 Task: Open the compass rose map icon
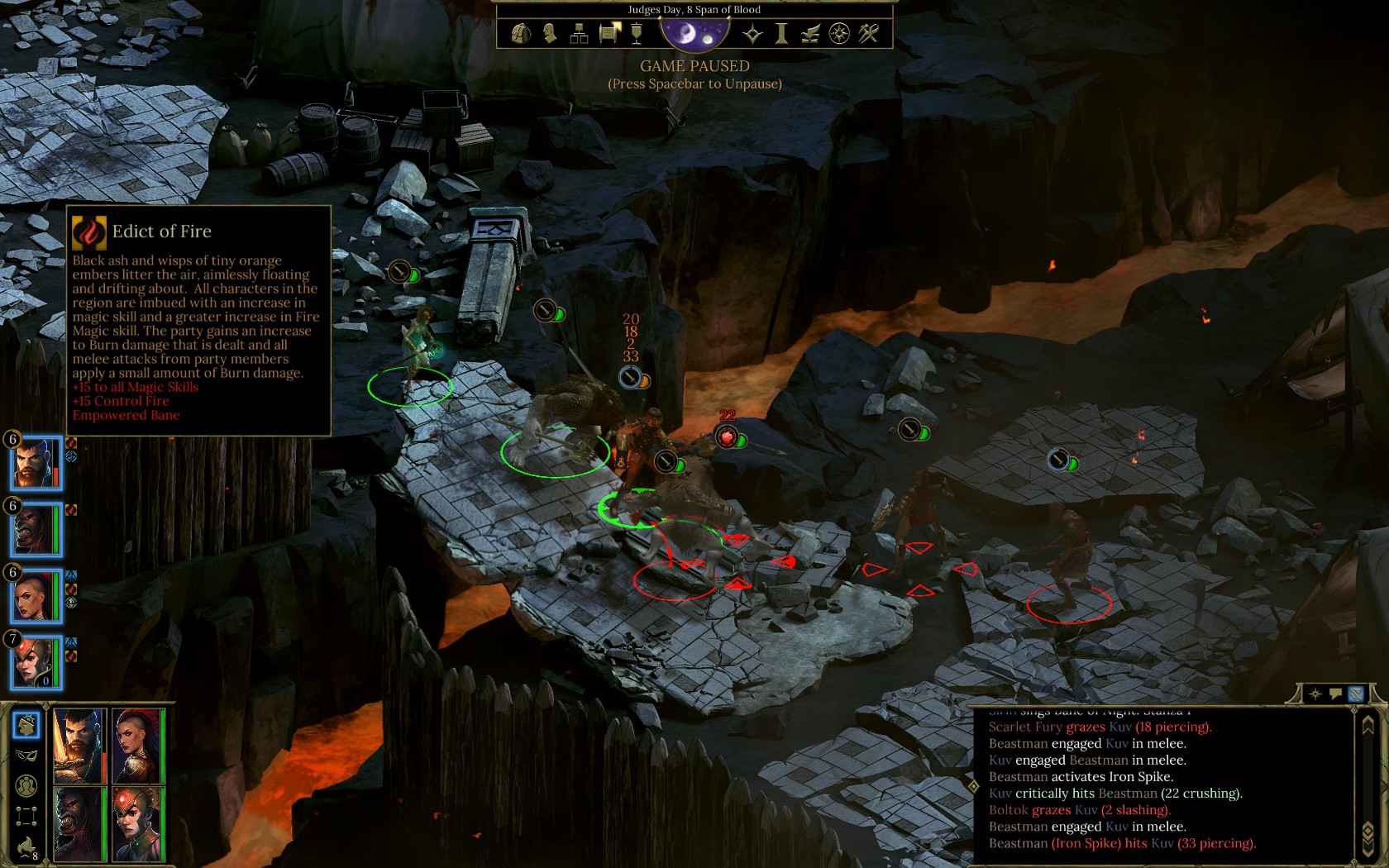tap(839, 34)
